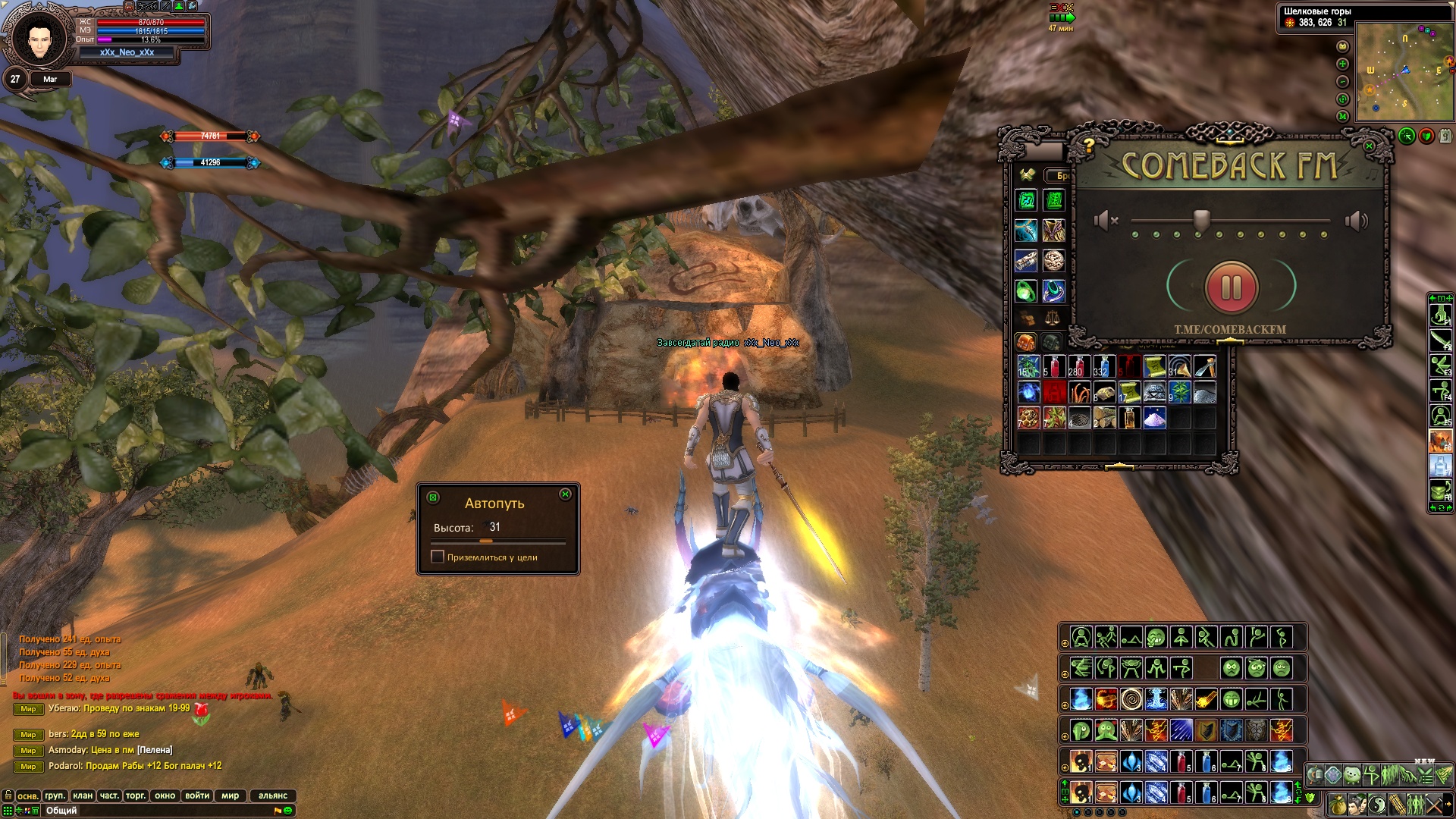1456x819 pixels.
Task: Use the red potion in hotbar slot 5
Action: (x=1180, y=761)
